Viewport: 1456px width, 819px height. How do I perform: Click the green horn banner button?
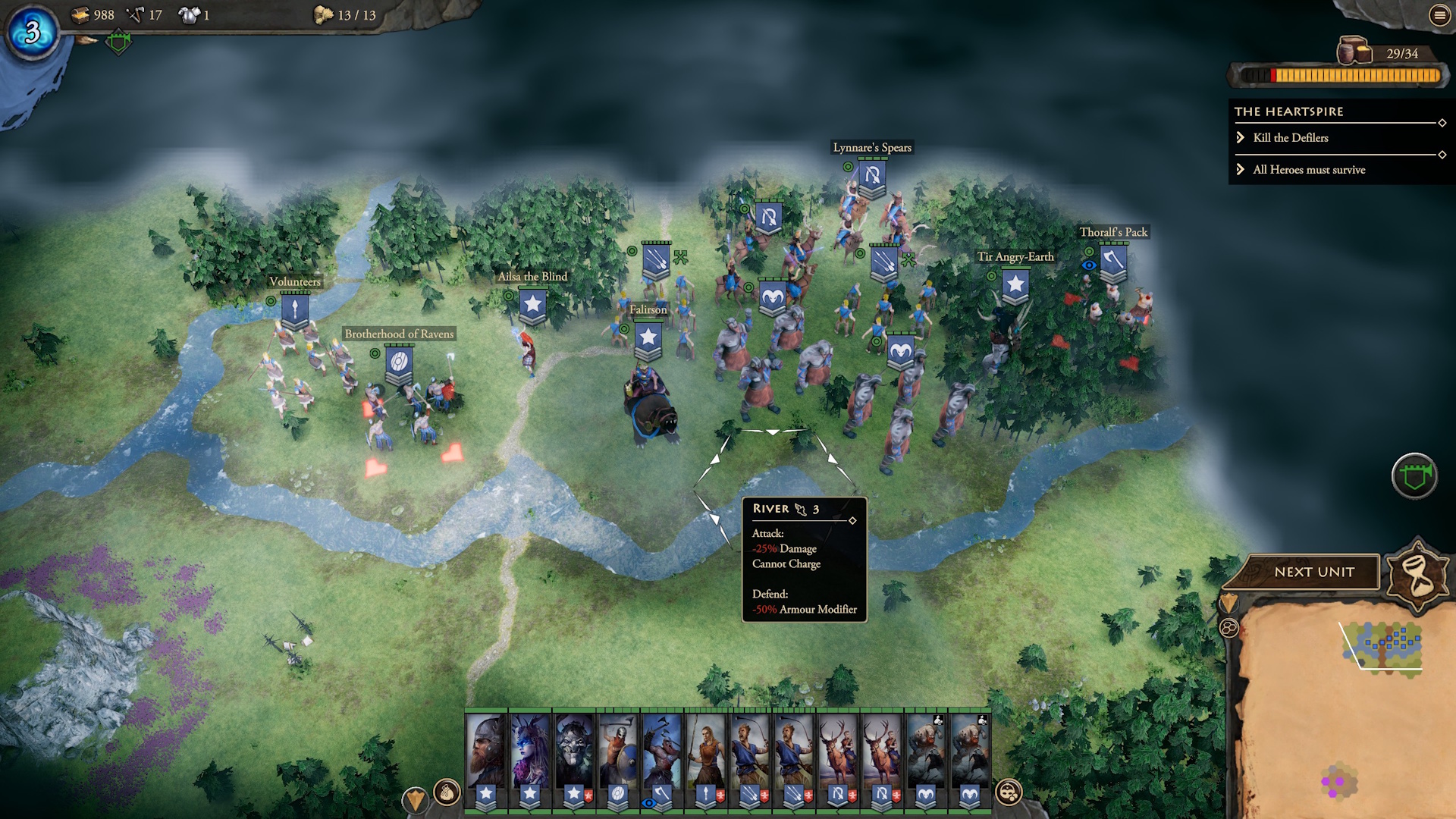click(x=1414, y=476)
